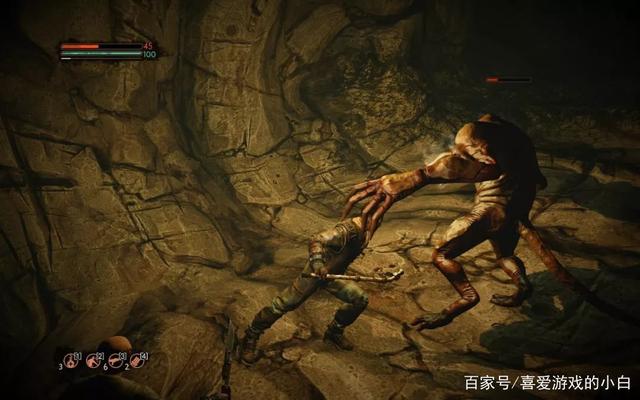Activate the quick-item icon labeled 3

pos(116,360)
